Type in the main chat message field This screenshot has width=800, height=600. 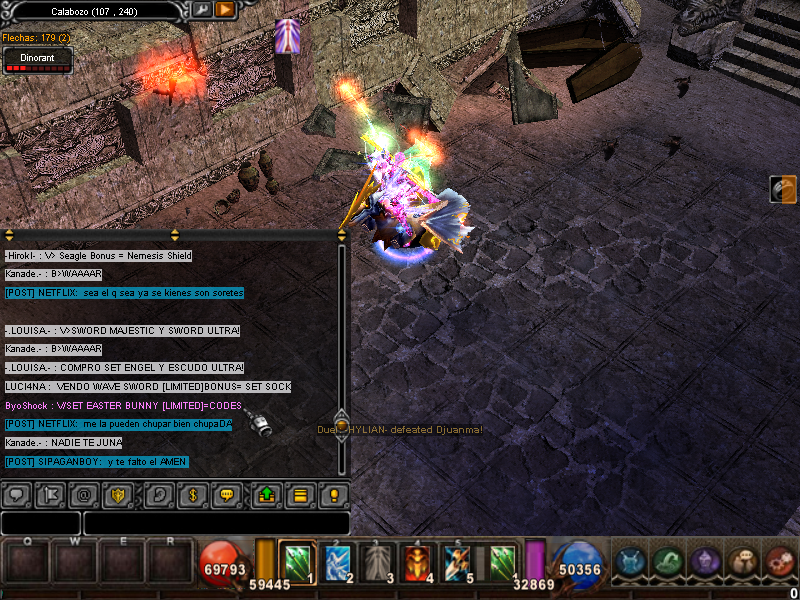pyautogui.click(x=215, y=523)
